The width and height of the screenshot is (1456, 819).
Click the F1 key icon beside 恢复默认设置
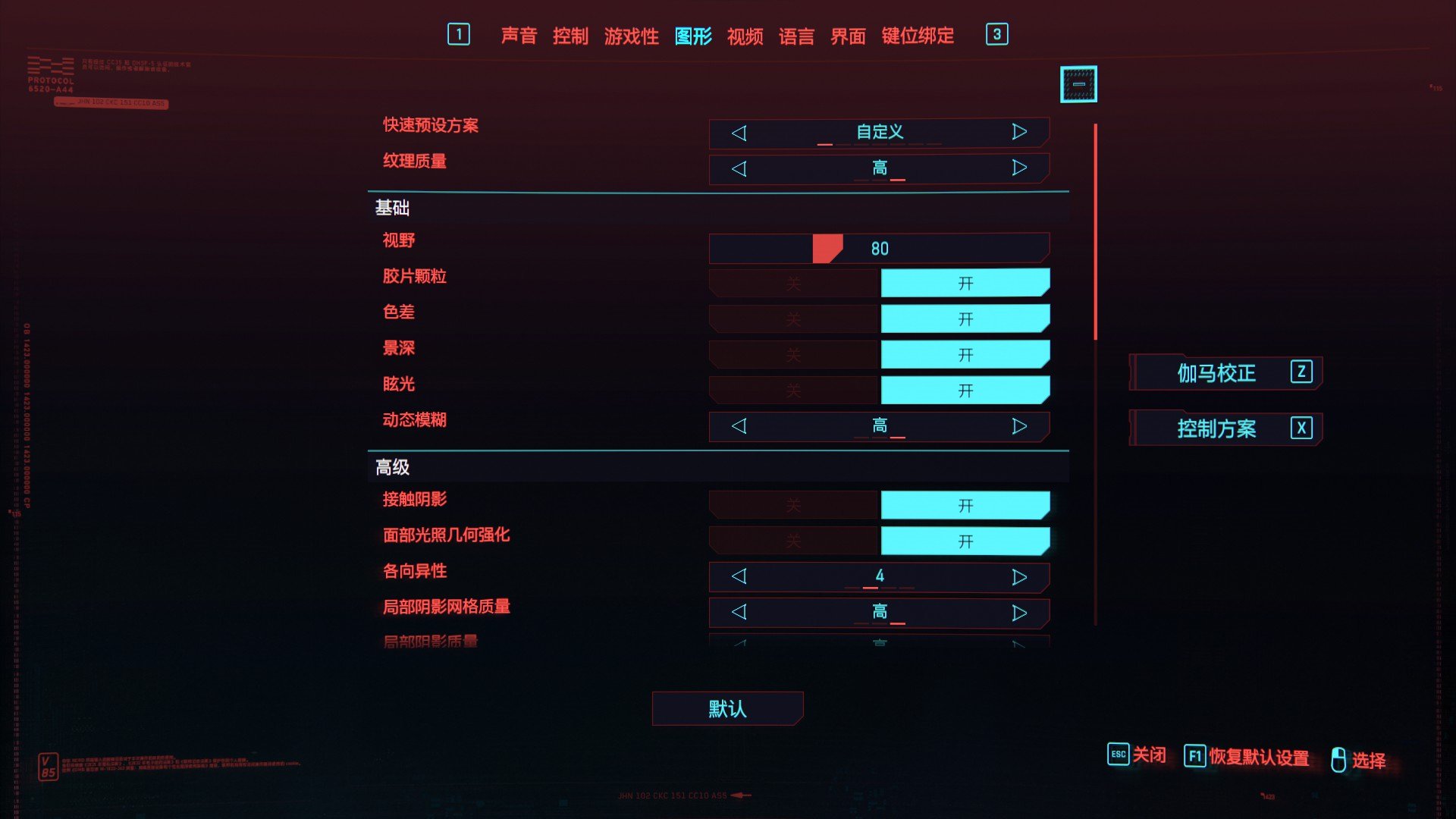[1195, 755]
